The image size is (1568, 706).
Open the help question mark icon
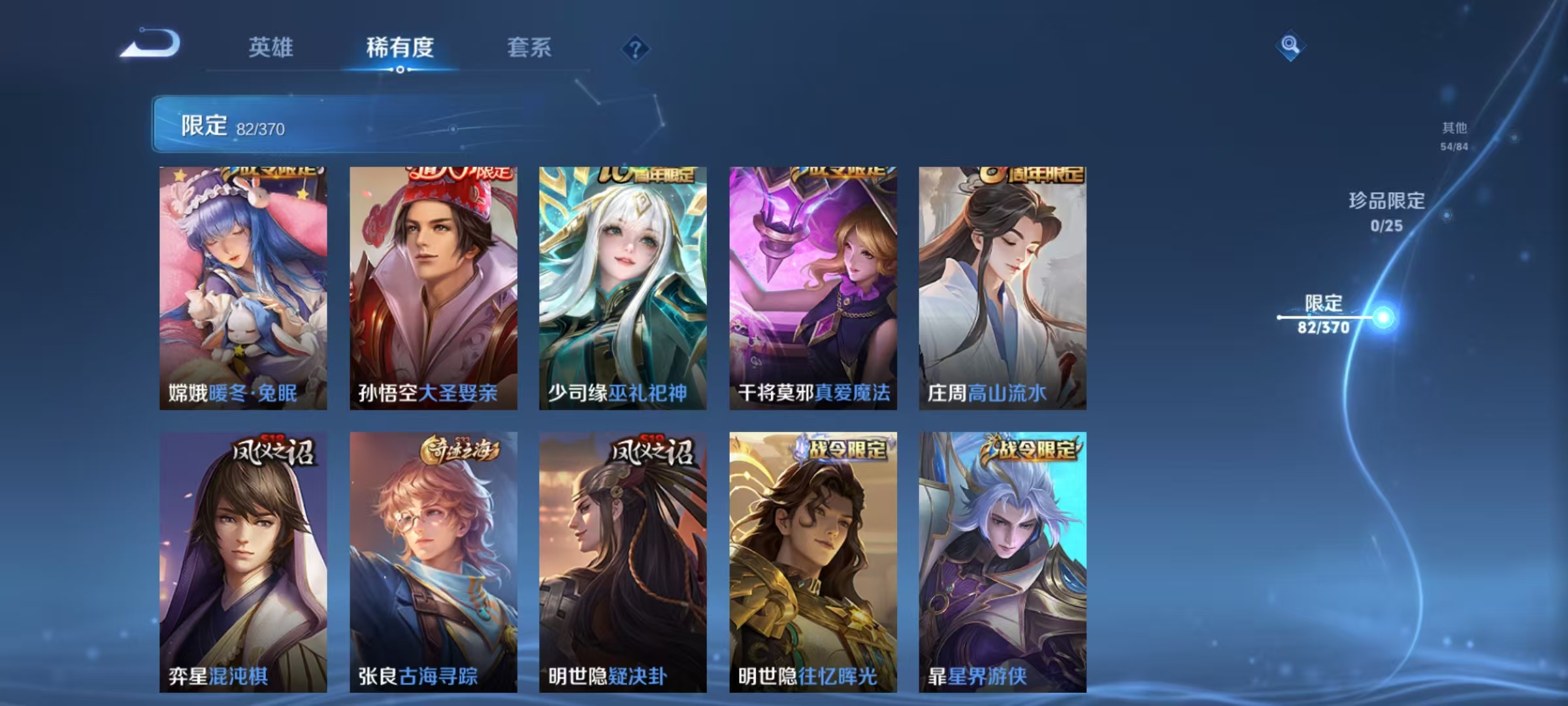pyautogui.click(x=633, y=48)
